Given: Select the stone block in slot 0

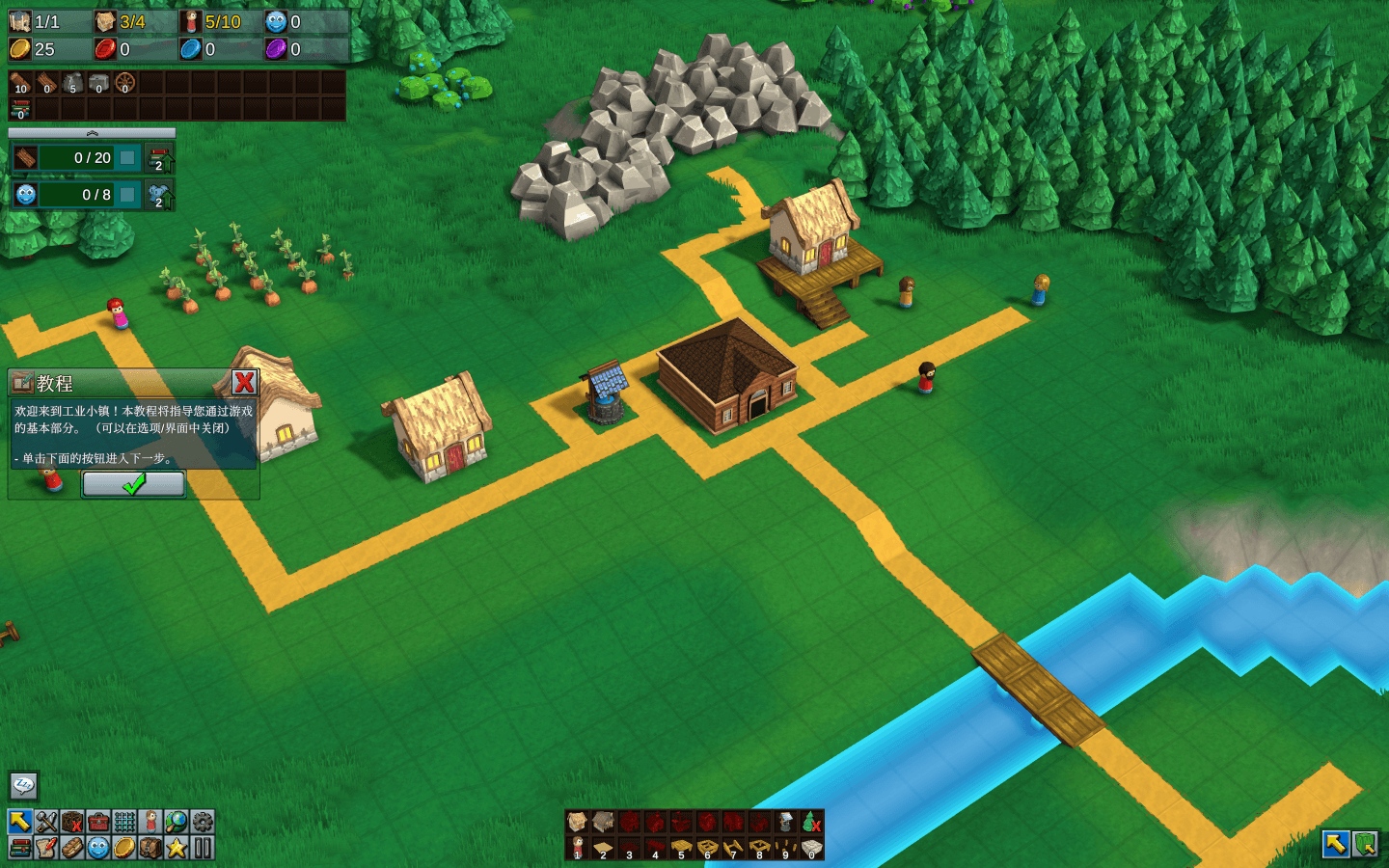Looking at the screenshot, I should [811, 848].
